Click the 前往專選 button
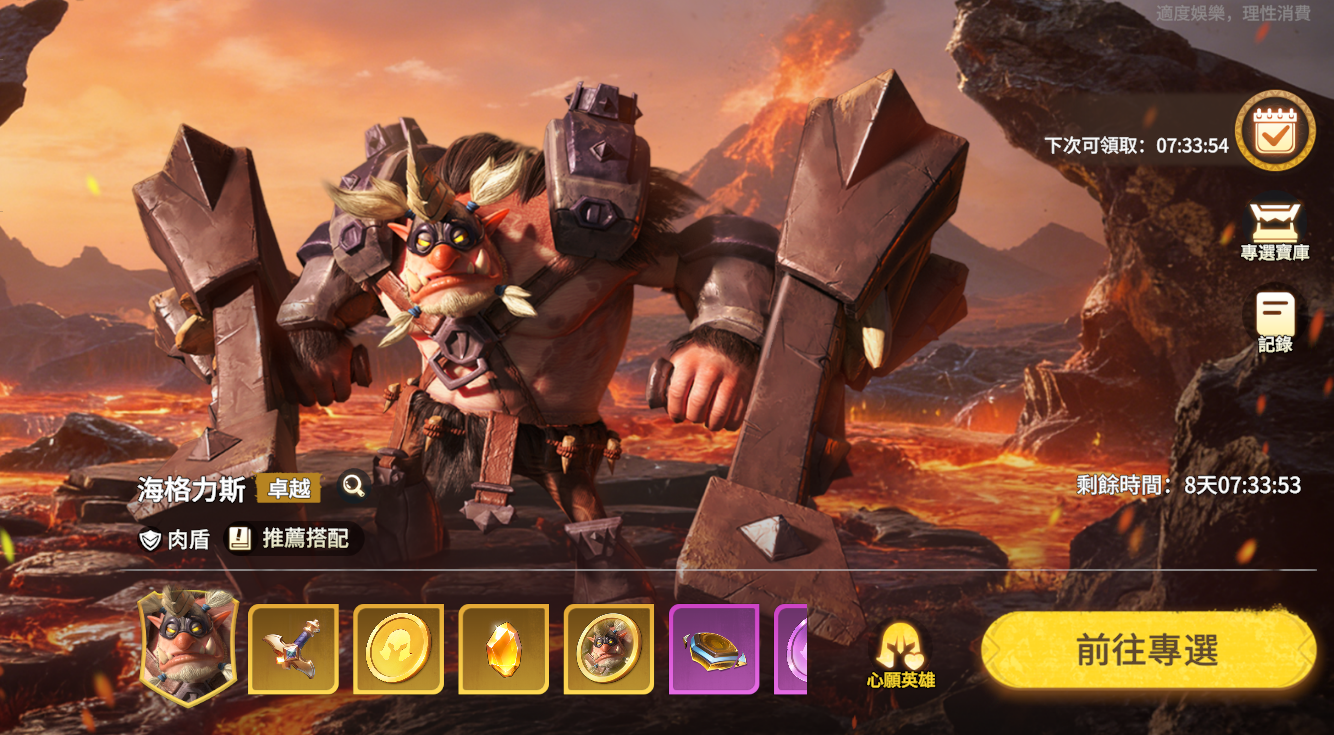 1148,650
